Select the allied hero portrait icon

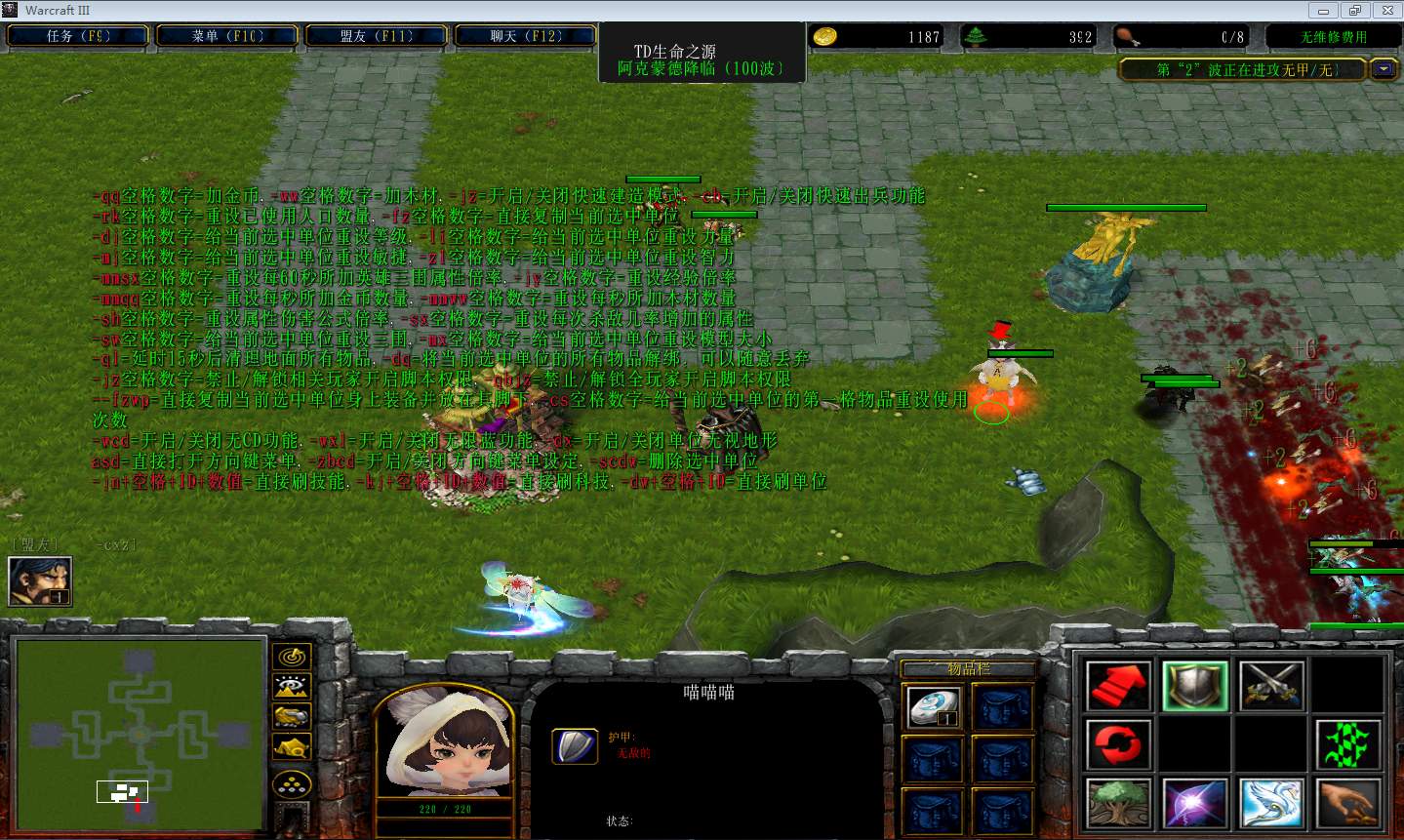click(39, 580)
